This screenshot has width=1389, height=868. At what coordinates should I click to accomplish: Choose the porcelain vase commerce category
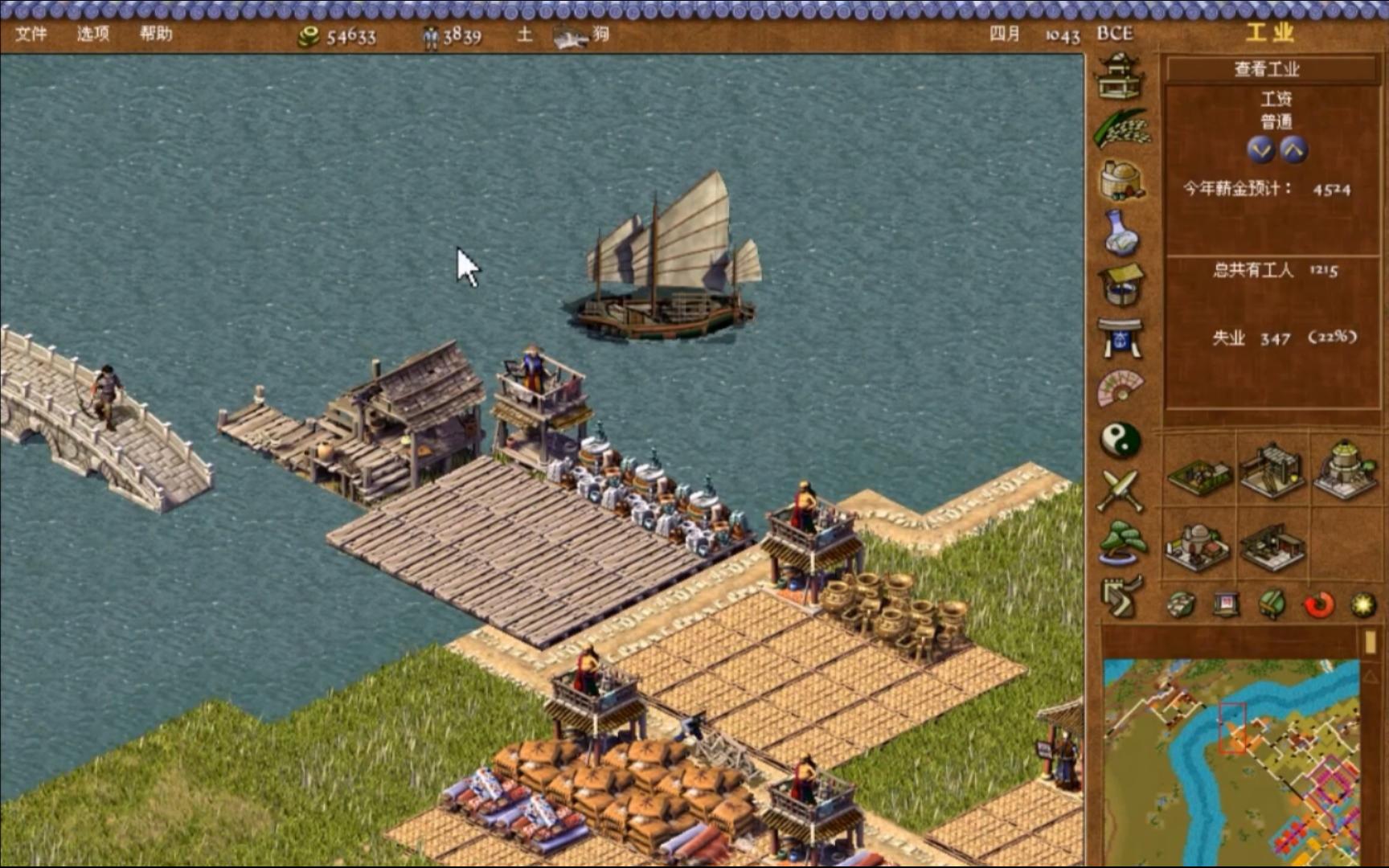(x=1121, y=233)
